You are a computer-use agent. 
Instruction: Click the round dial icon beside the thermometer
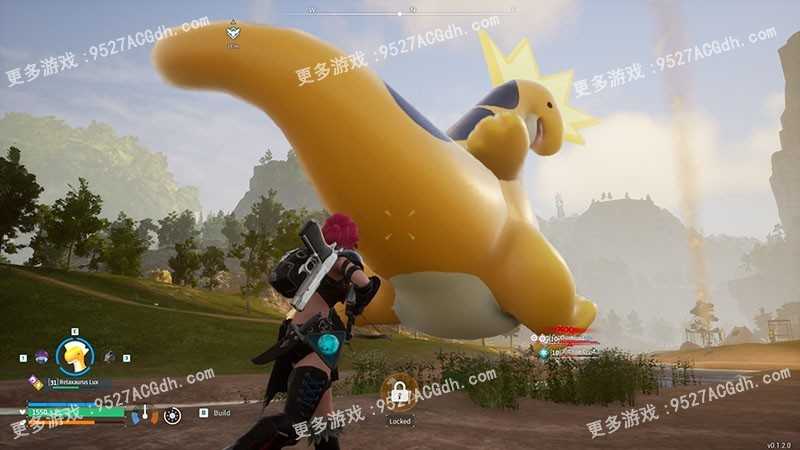pyautogui.click(x=172, y=414)
